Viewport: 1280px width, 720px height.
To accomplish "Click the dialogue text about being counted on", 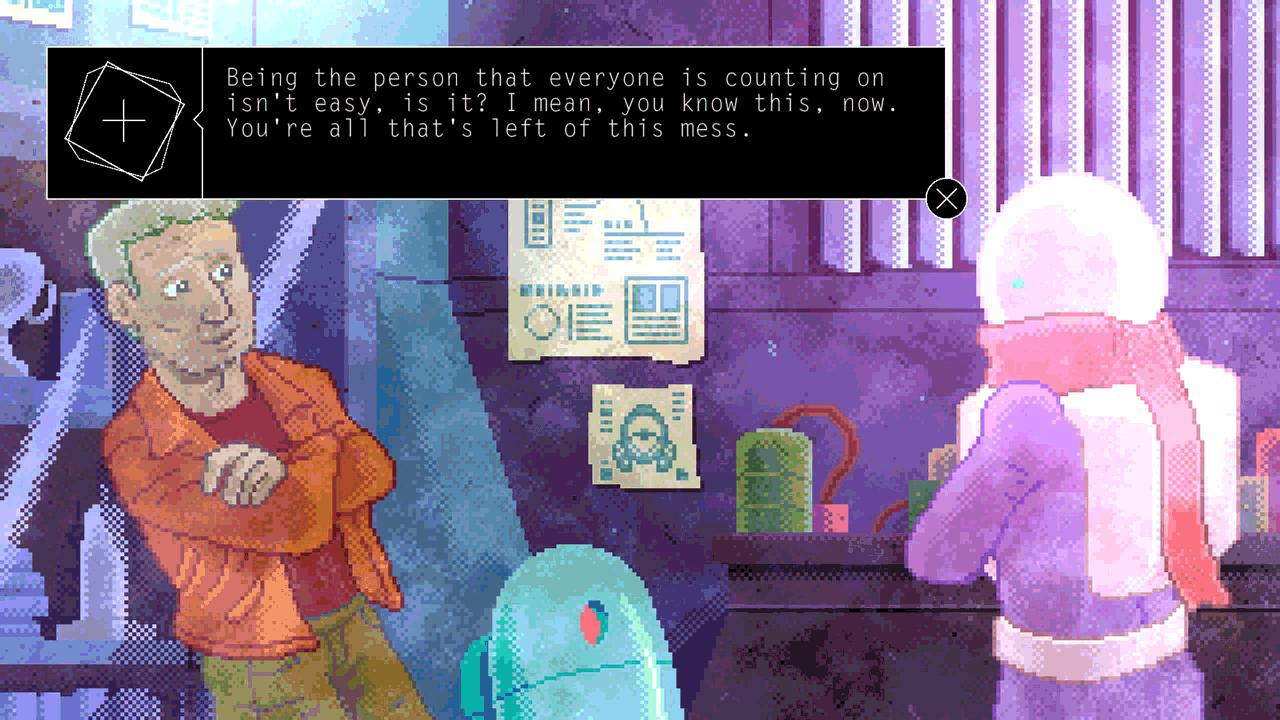I will click(x=555, y=77).
